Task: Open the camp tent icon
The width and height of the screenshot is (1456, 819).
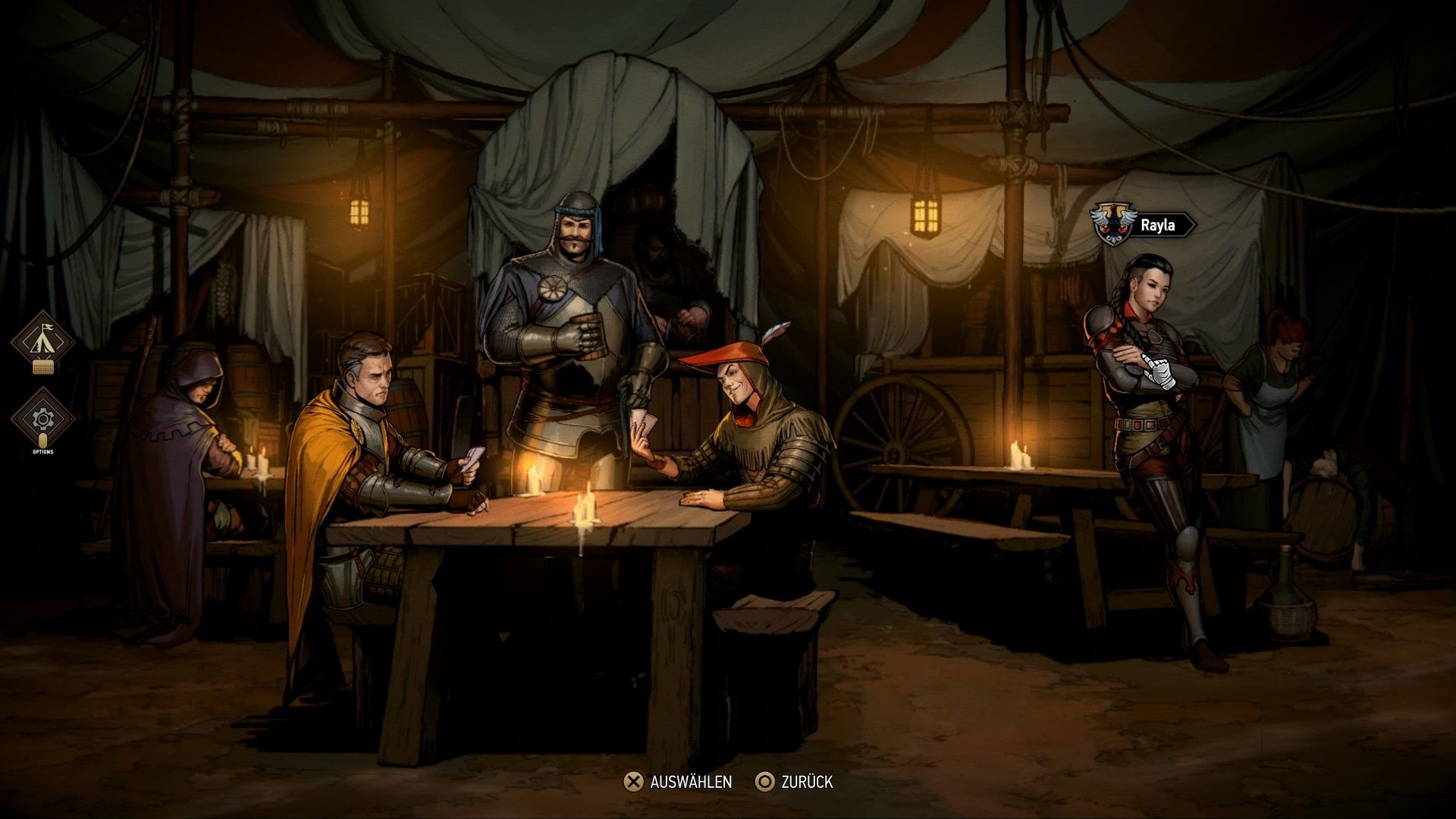Action: coord(43,341)
